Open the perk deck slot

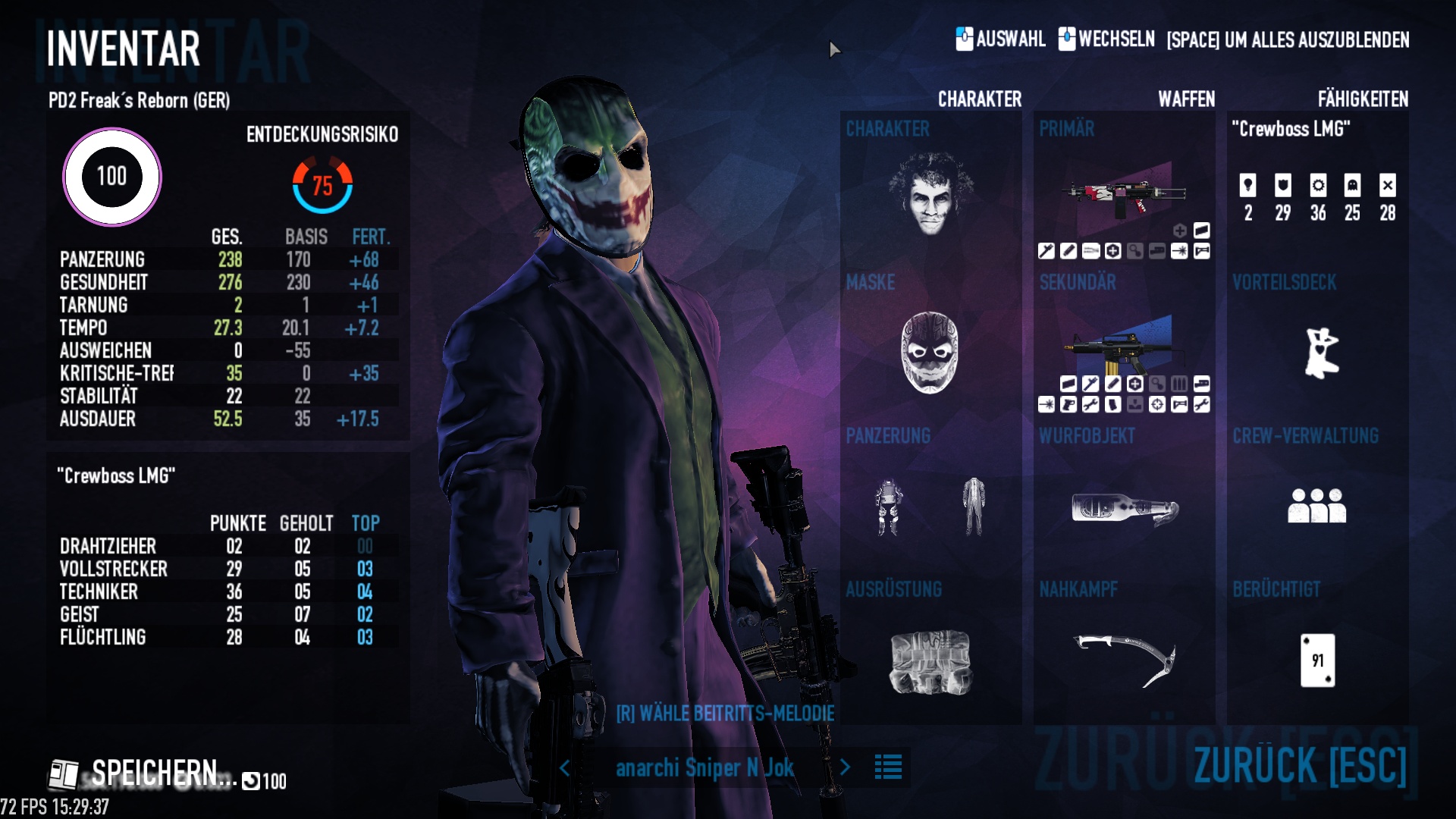(1320, 353)
